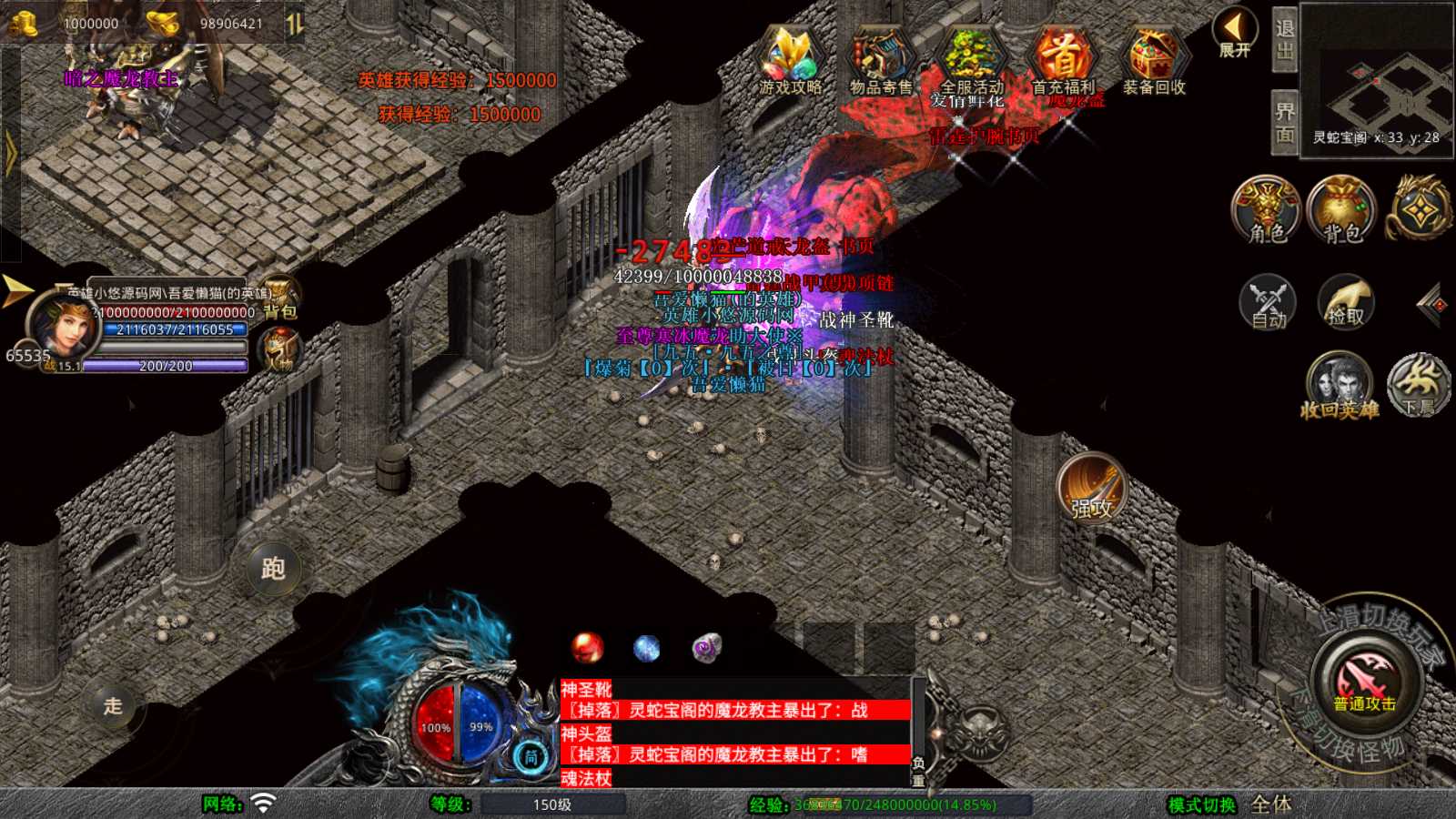1456x819 pixels.
Task: Use the red potion quick slot
Action: click(x=587, y=648)
